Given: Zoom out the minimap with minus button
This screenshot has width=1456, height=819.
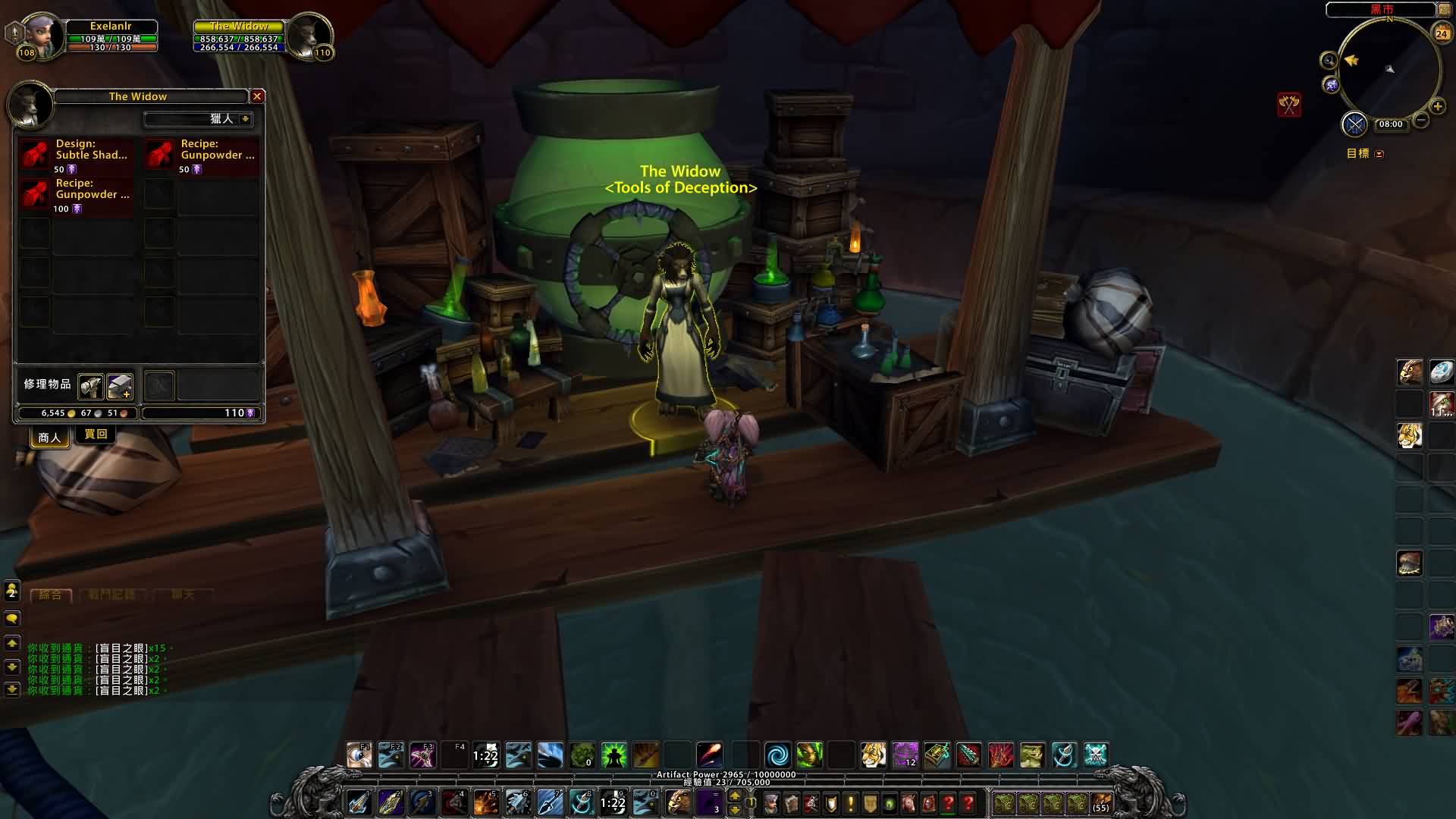Looking at the screenshot, I should [x=1421, y=120].
